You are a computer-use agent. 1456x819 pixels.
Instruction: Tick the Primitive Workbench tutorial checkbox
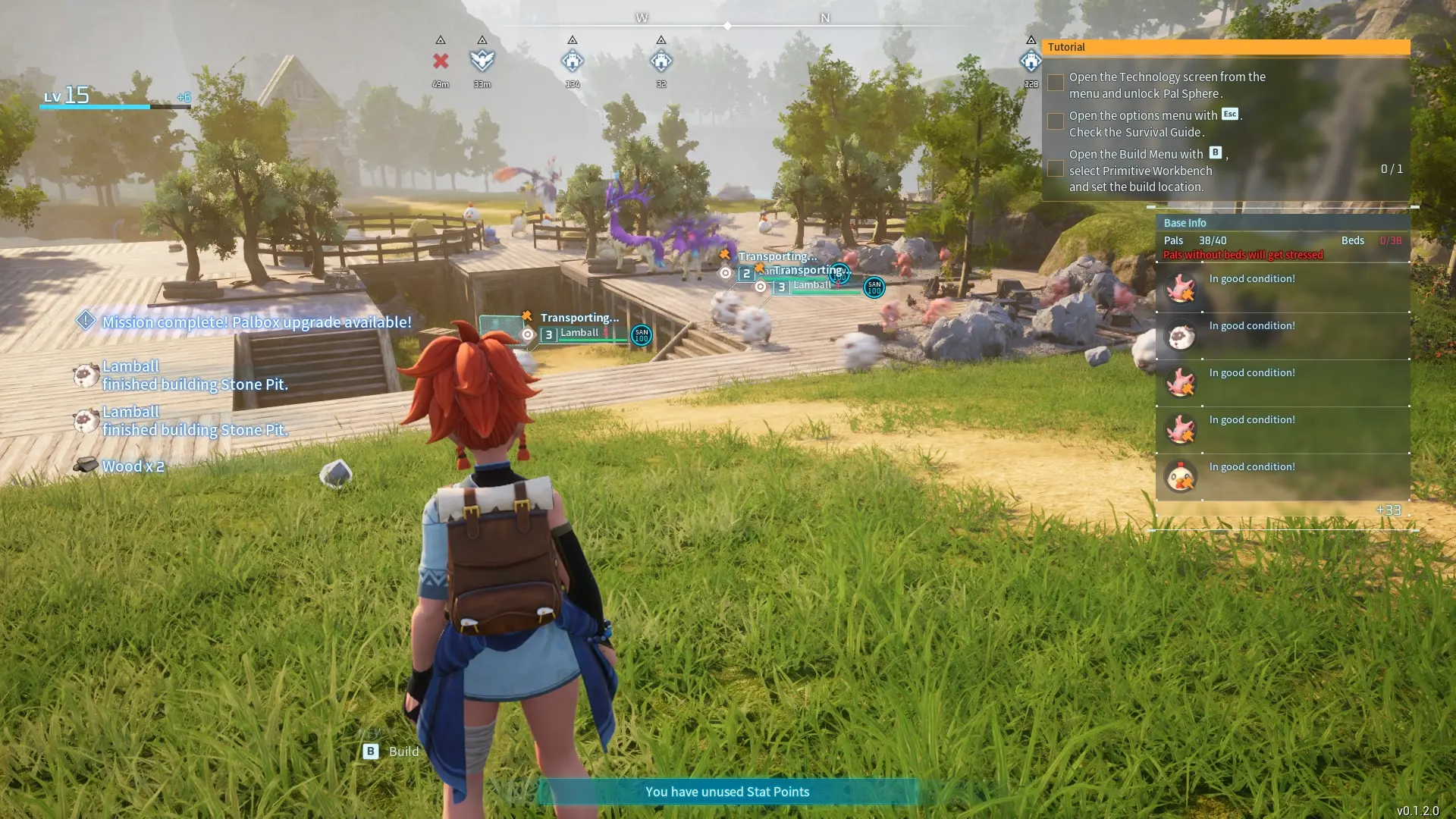tap(1055, 168)
